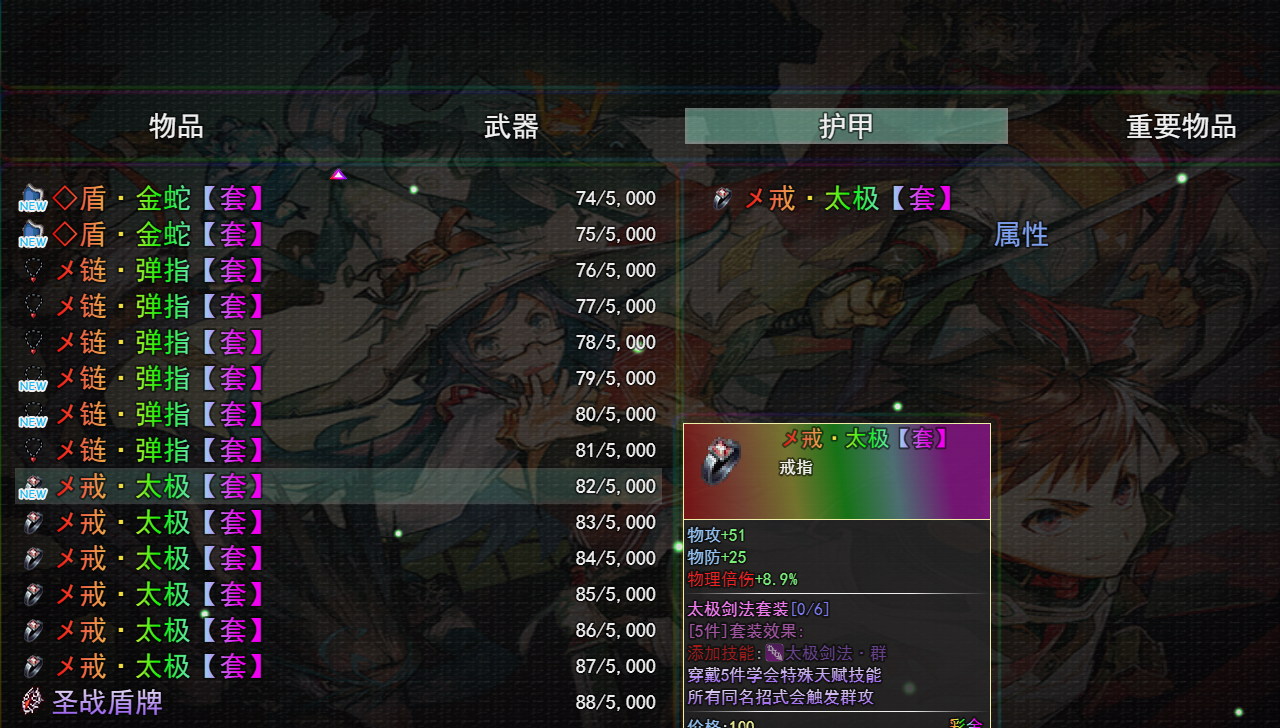Screen dimensions: 1280x728
Task: Select the 护甲 armor tab
Action: point(845,126)
